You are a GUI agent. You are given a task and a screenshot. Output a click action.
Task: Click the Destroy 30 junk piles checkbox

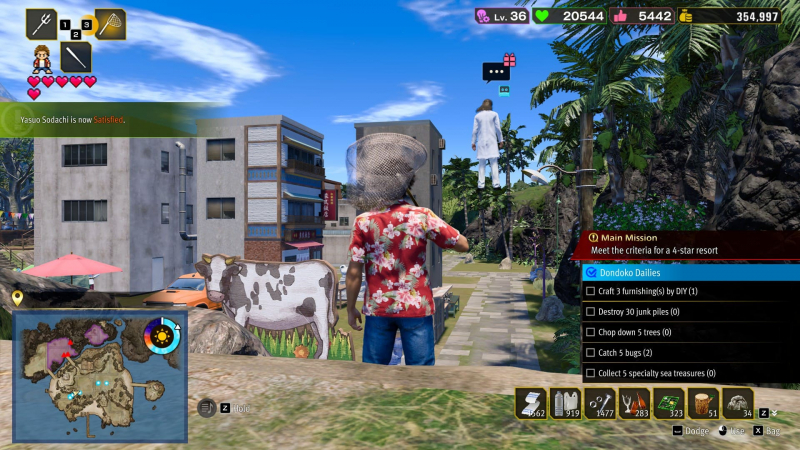click(590, 312)
